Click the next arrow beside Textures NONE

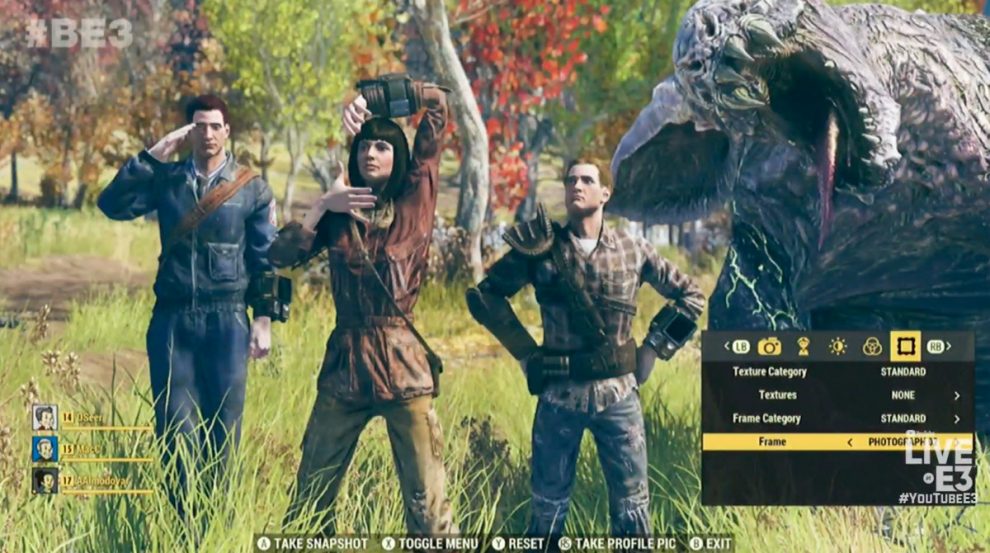[x=957, y=396]
